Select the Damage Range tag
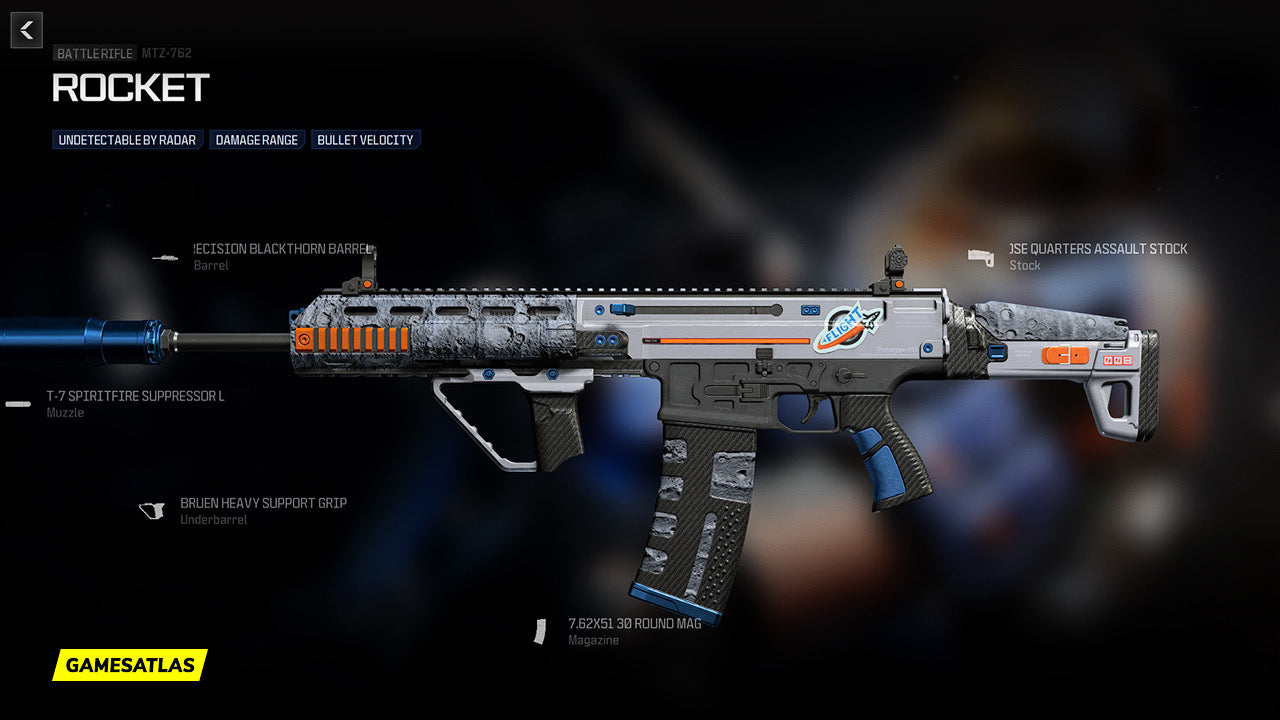The image size is (1280, 720). tap(257, 140)
